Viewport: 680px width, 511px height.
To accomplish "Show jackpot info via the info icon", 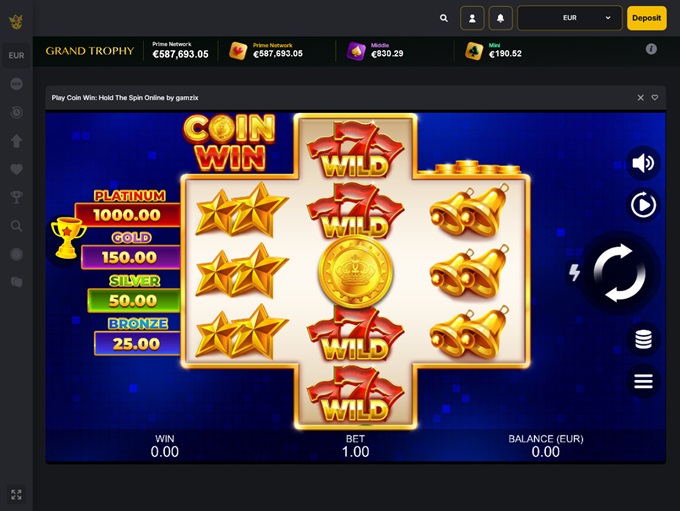I will coord(651,49).
